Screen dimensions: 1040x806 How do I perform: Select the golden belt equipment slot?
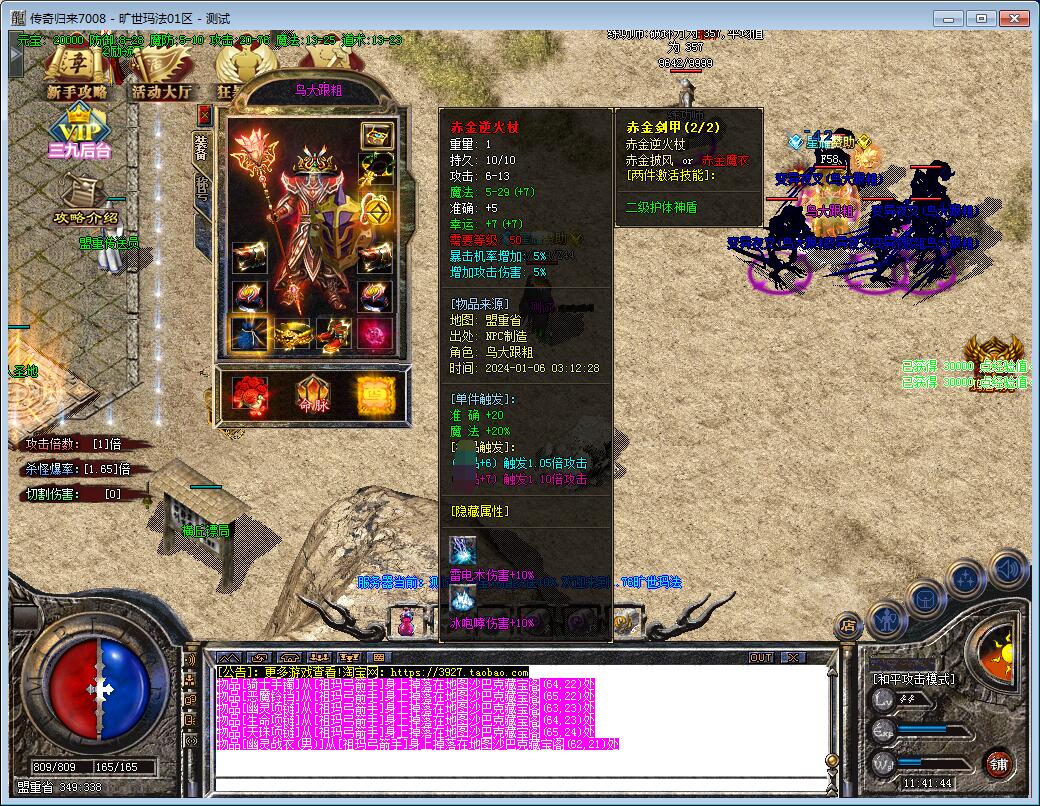point(291,334)
